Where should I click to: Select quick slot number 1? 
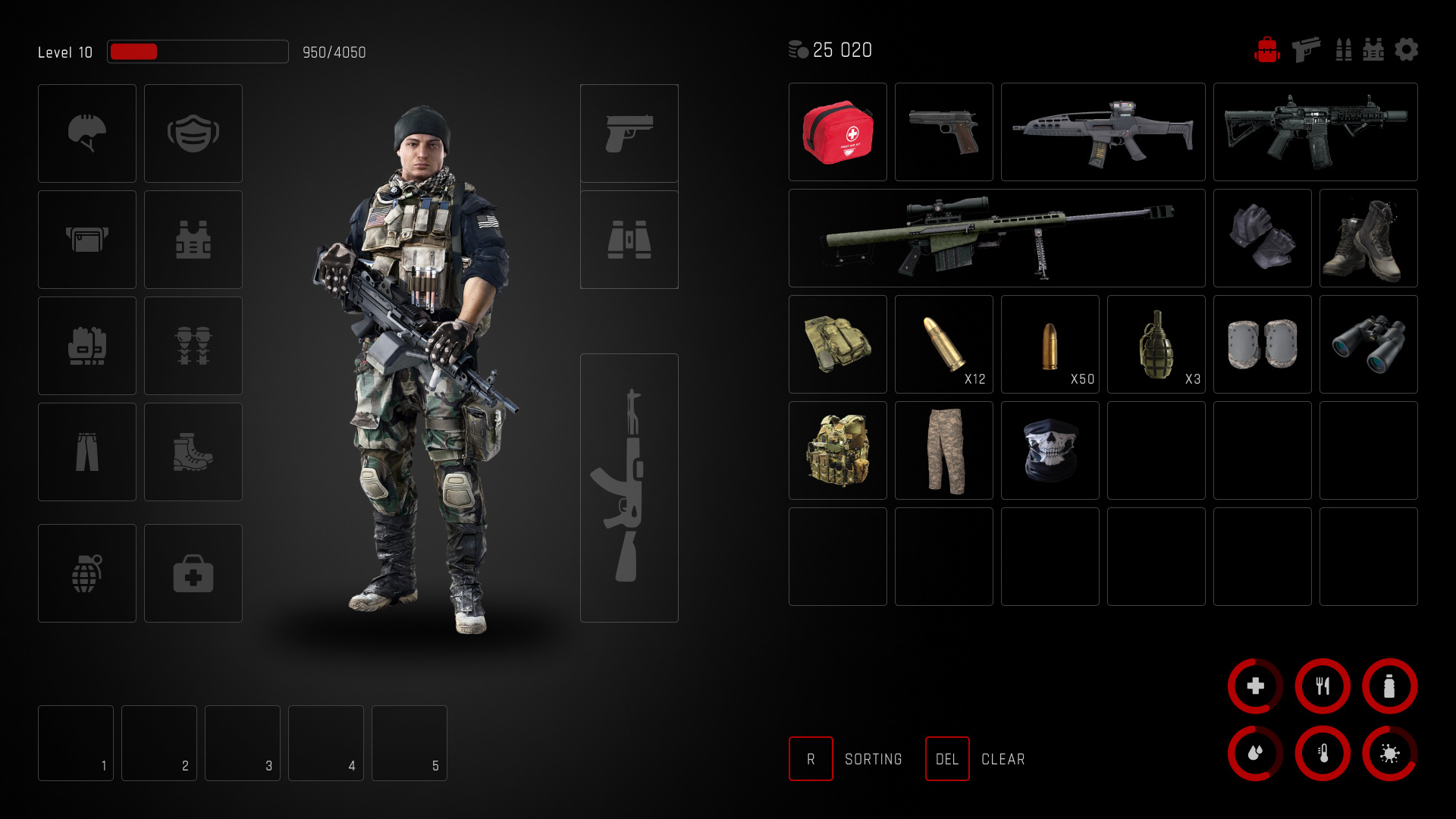click(76, 742)
